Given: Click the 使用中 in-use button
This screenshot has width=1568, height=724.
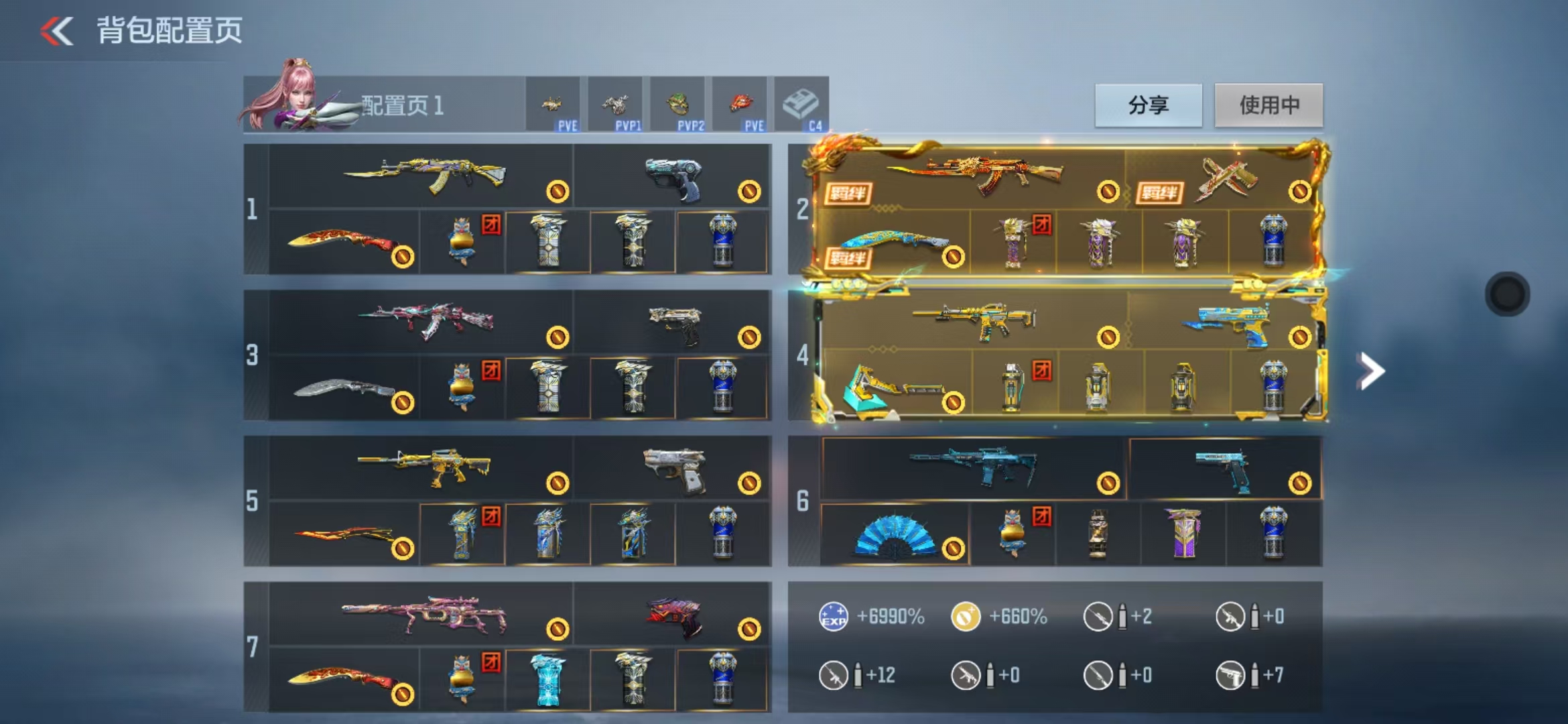Looking at the screenshot, I should (1268, 105).
